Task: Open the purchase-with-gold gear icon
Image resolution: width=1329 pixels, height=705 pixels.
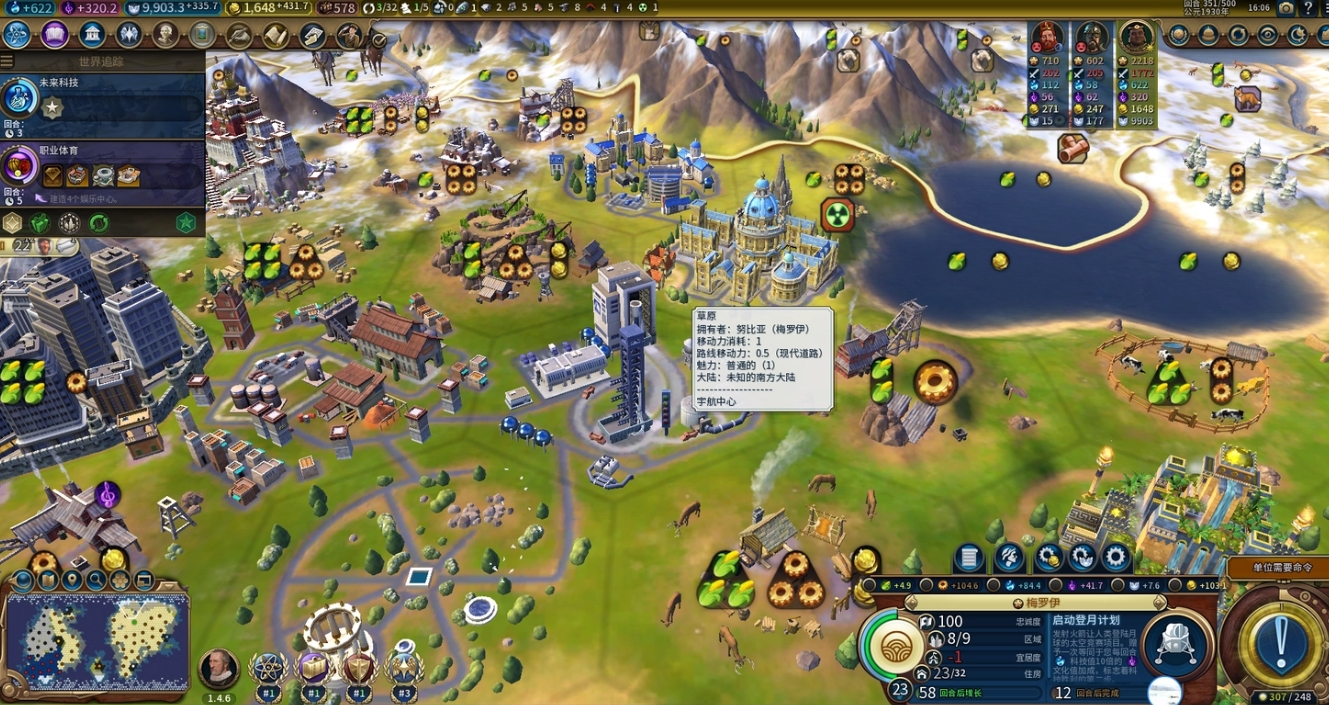Action: [1048, 558]
